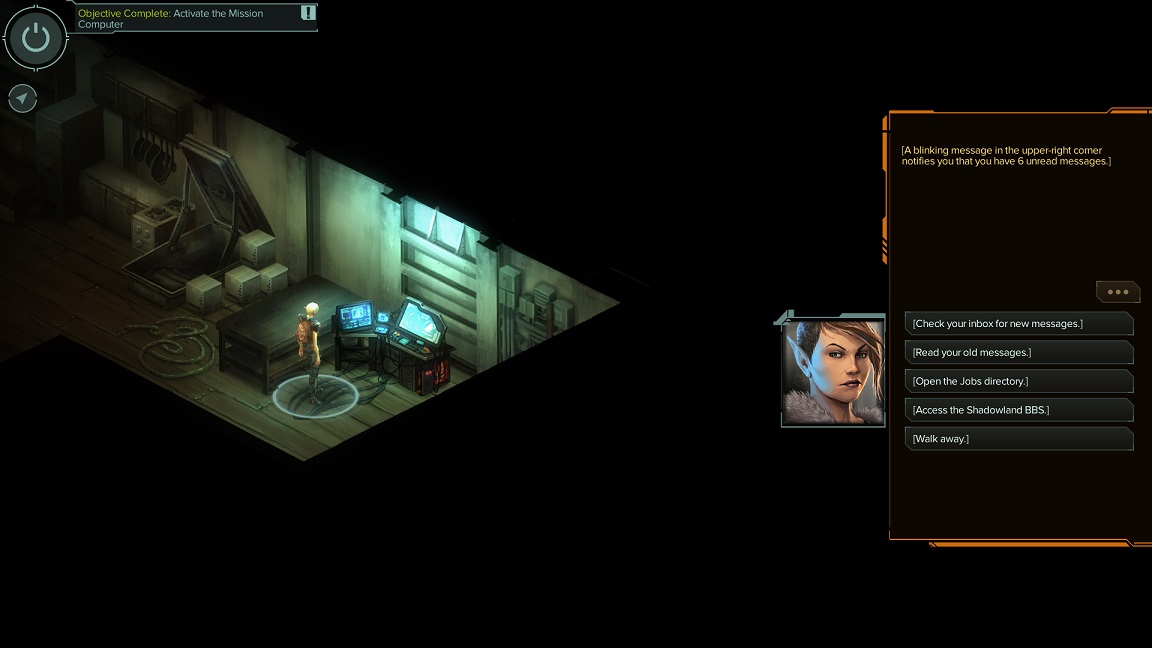The height and width of the screenshot is (648, 1152).
Task: Open the objective tracker exclamation icon
Action: tap(308, 13)
